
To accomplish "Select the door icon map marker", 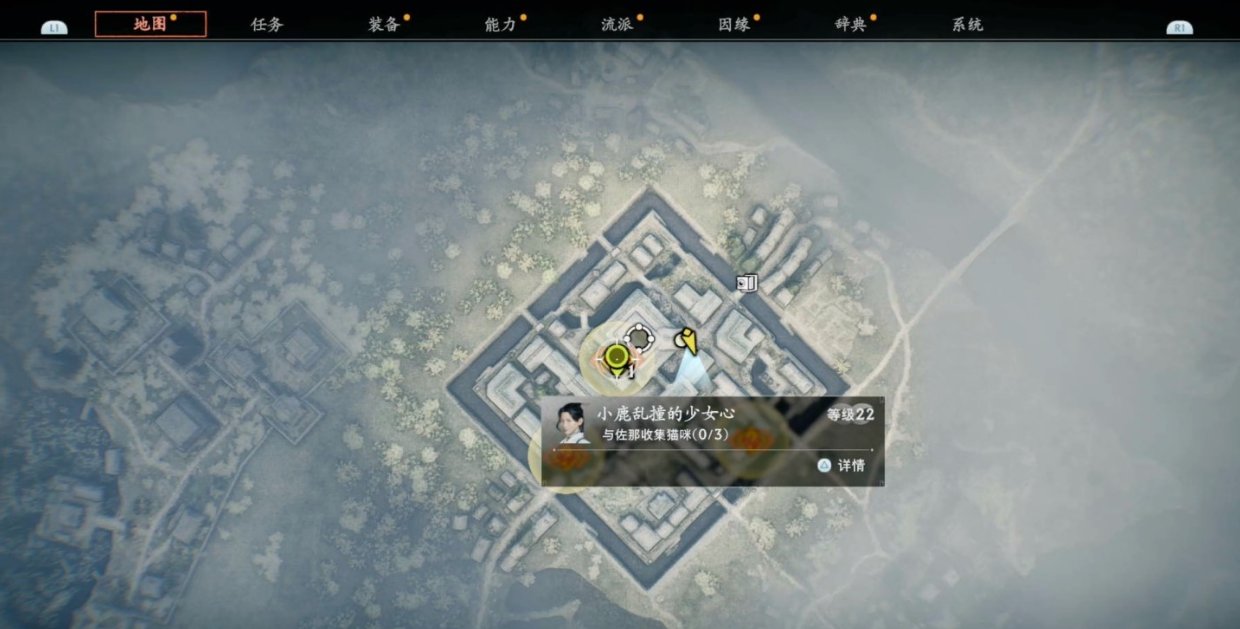I will coord(746,283).
